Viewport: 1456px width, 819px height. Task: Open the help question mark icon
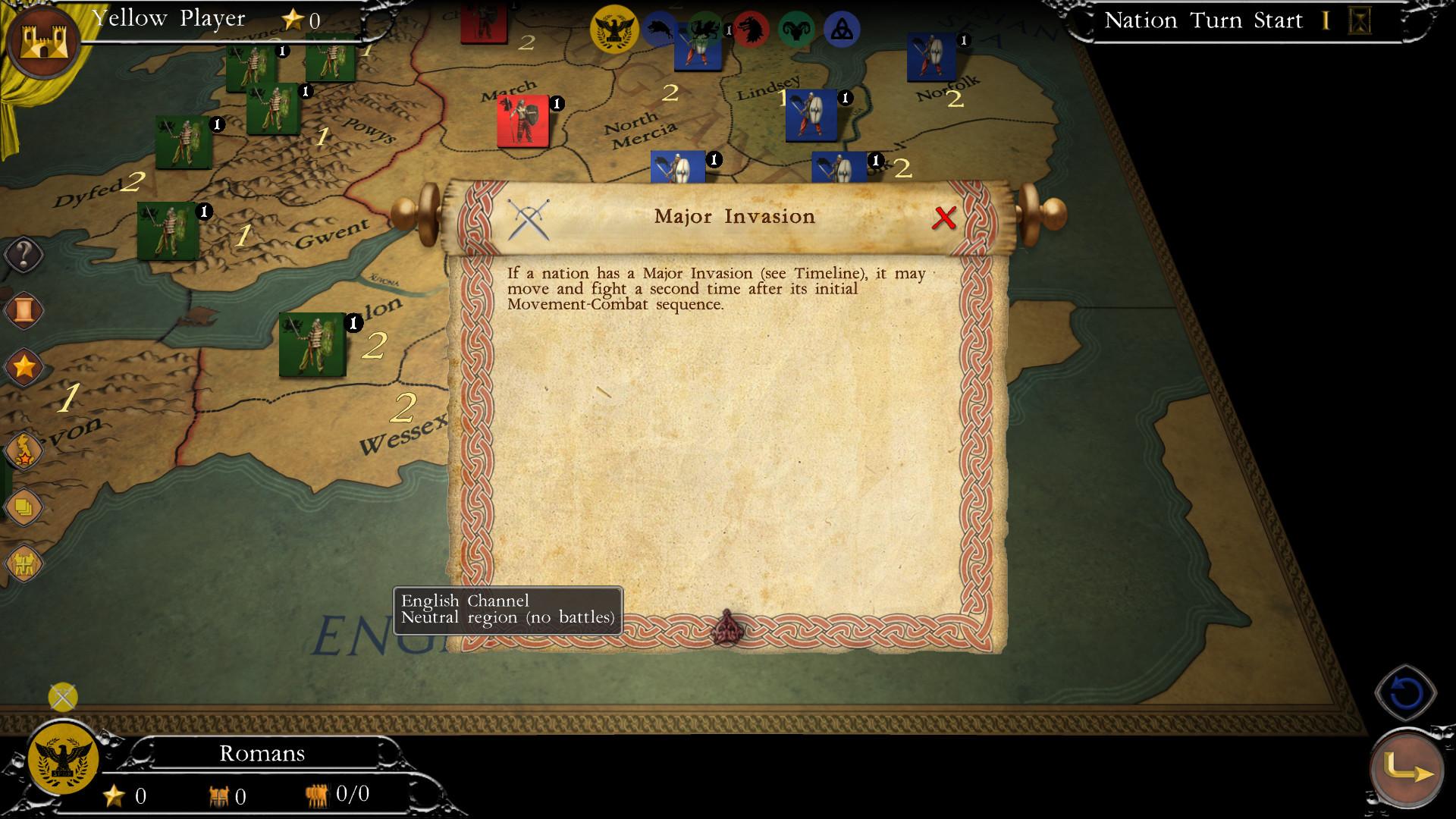tap(23, 255)
